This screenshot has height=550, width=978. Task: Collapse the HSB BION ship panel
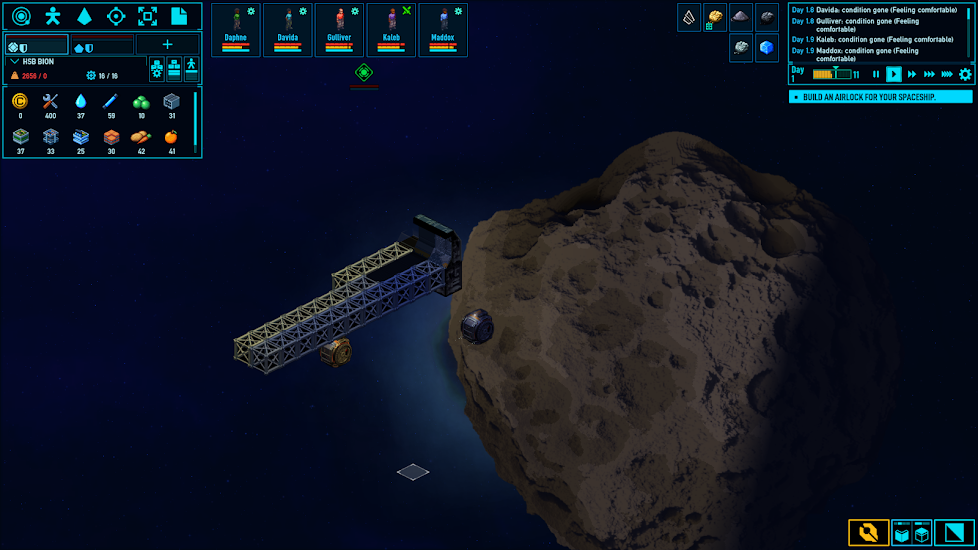pos(15,61)
